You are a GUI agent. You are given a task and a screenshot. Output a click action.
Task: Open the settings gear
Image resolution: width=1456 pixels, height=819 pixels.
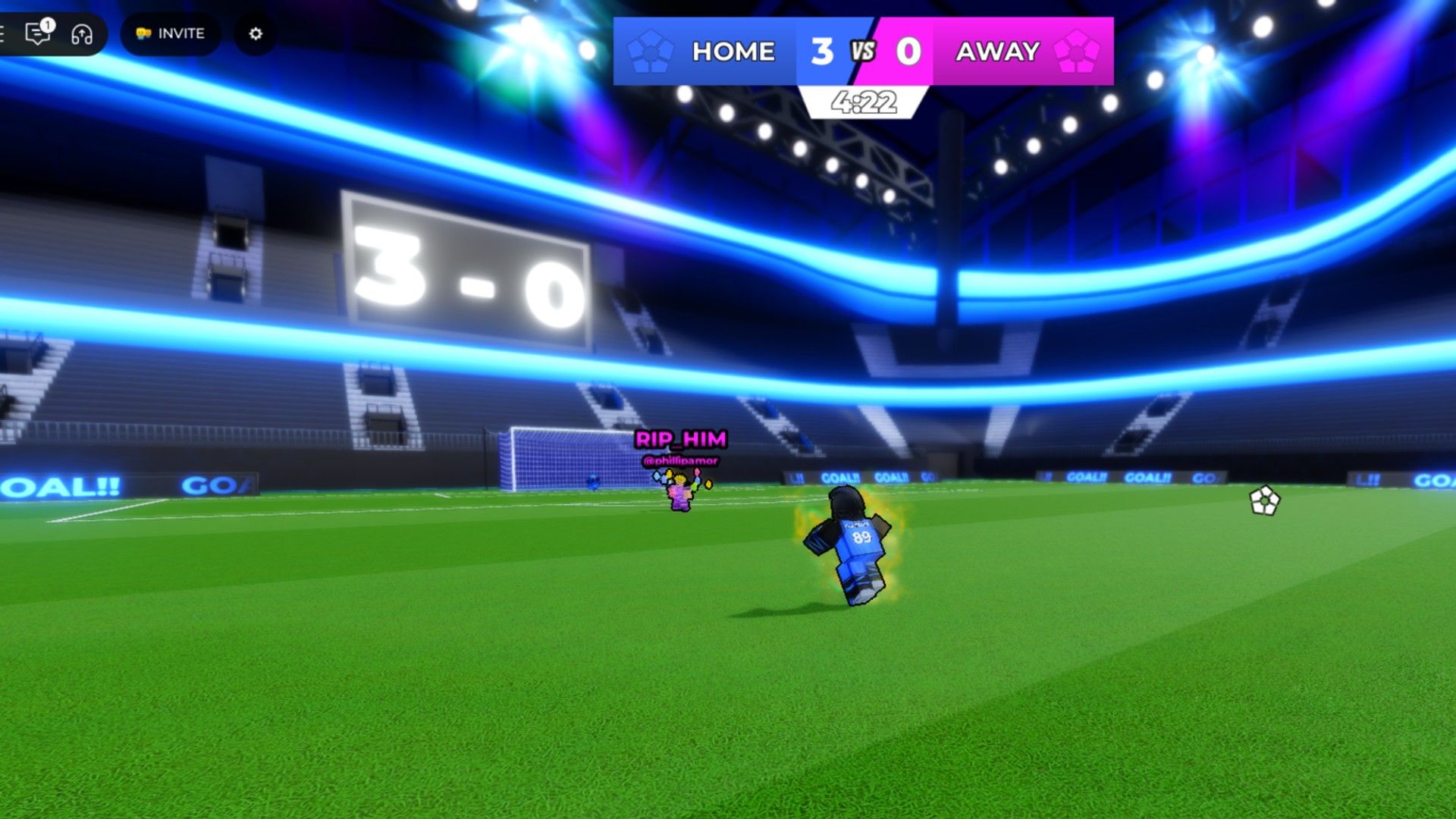[256, 33]
